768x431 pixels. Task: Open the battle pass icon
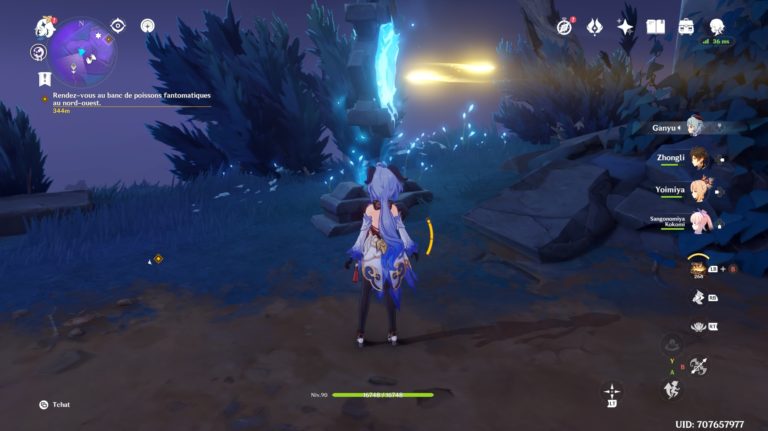pos(595,27)
